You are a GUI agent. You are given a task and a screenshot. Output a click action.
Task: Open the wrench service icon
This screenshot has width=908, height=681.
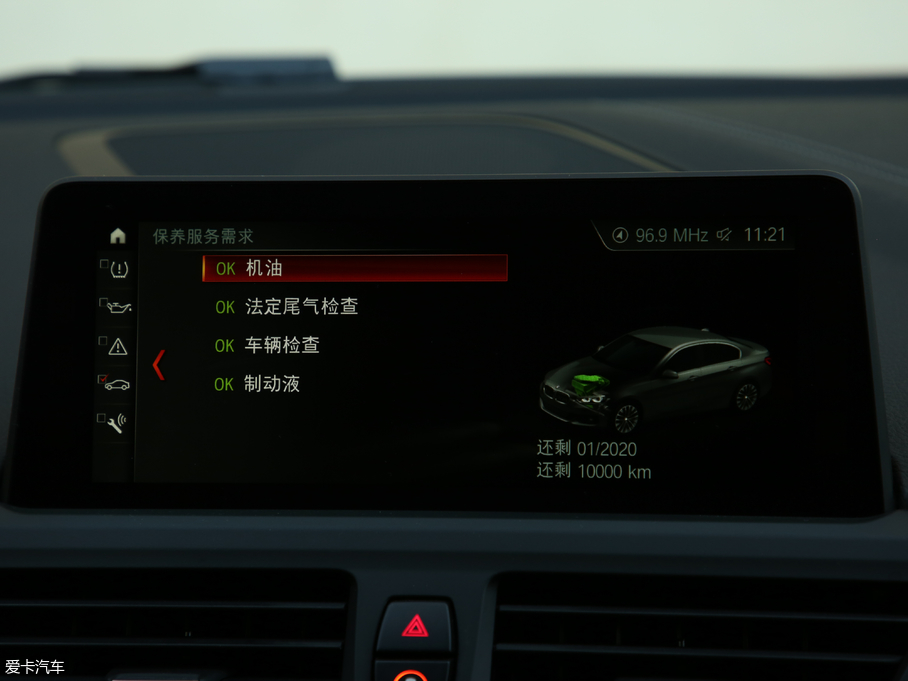pyautogui.click(x=117, y=422)
